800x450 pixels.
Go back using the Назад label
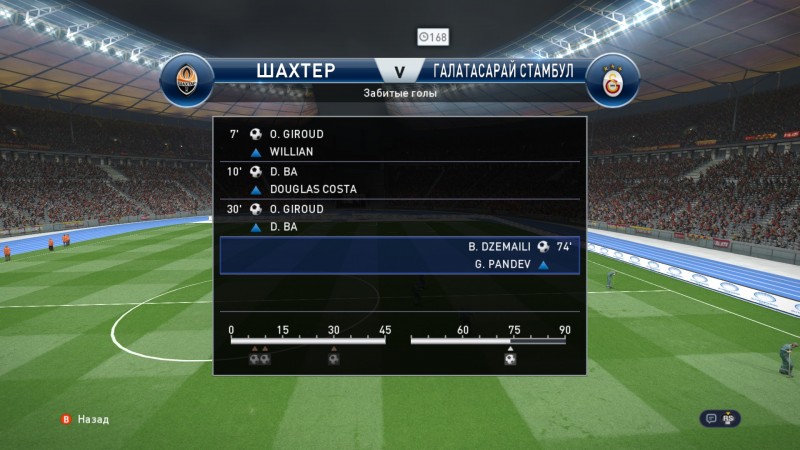pyautogui.click(x=93, y=420)
